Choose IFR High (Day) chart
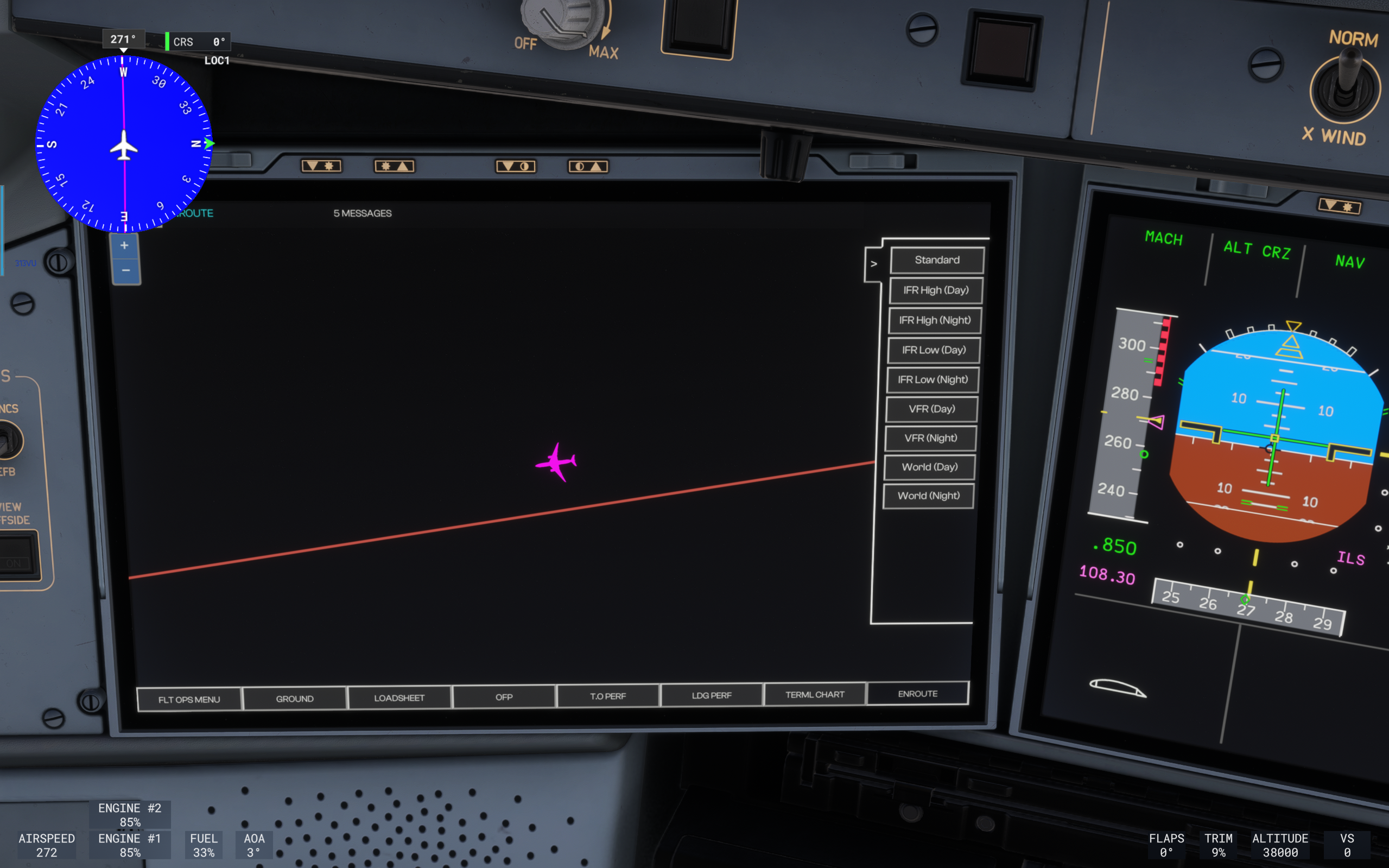Viewport: 1389px width, 868px height. (936, 290)
